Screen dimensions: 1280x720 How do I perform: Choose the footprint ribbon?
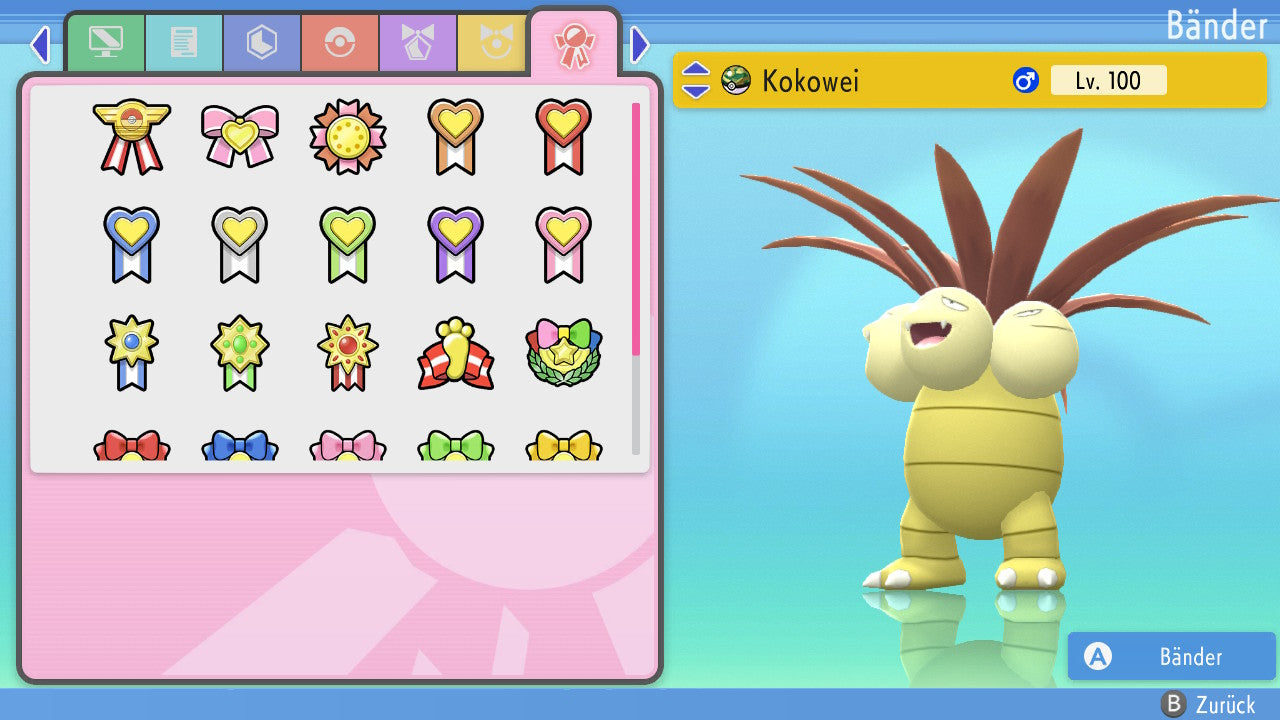pos(455,353)
